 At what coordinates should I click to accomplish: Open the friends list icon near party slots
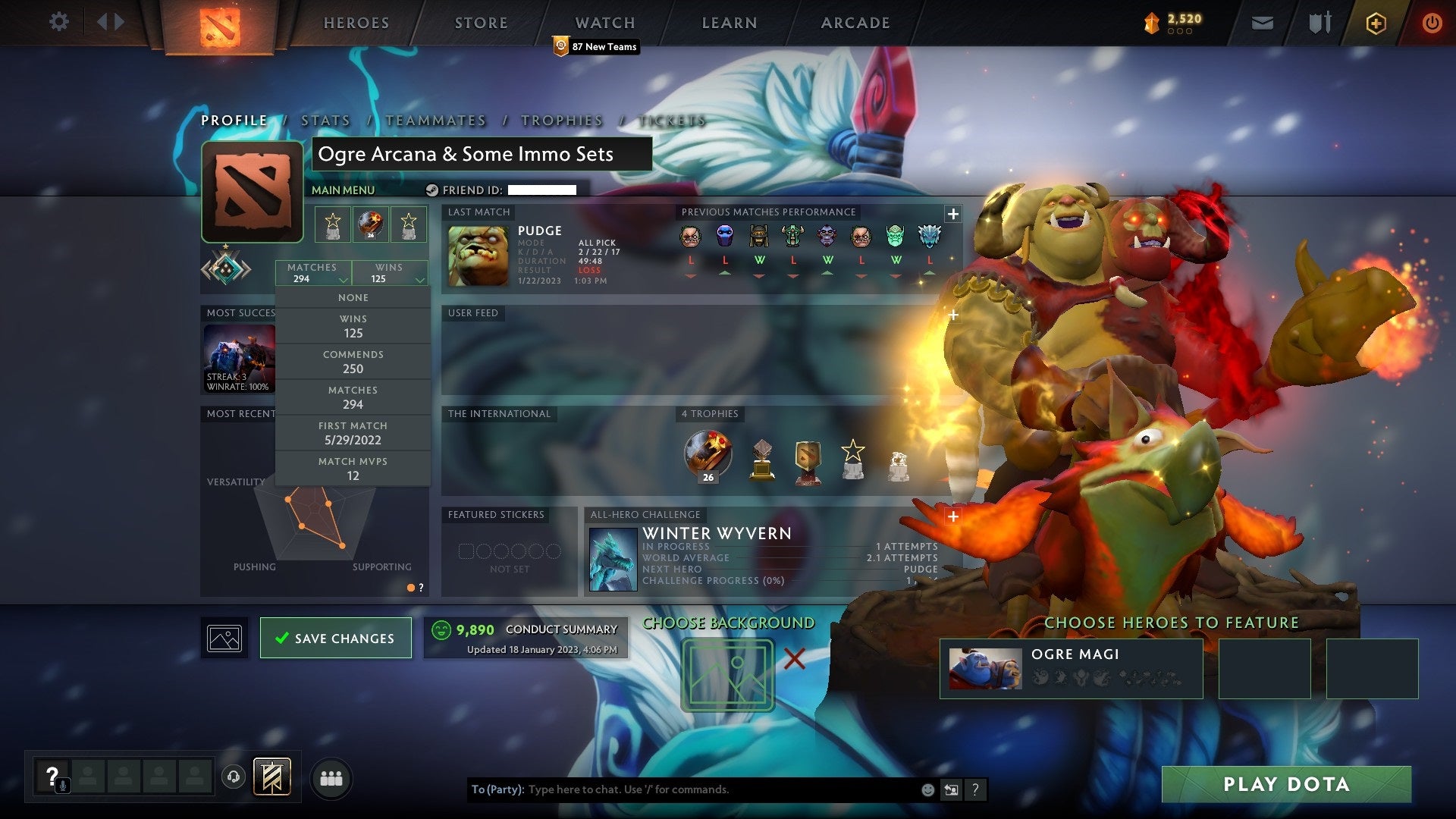tap(331, 777)
